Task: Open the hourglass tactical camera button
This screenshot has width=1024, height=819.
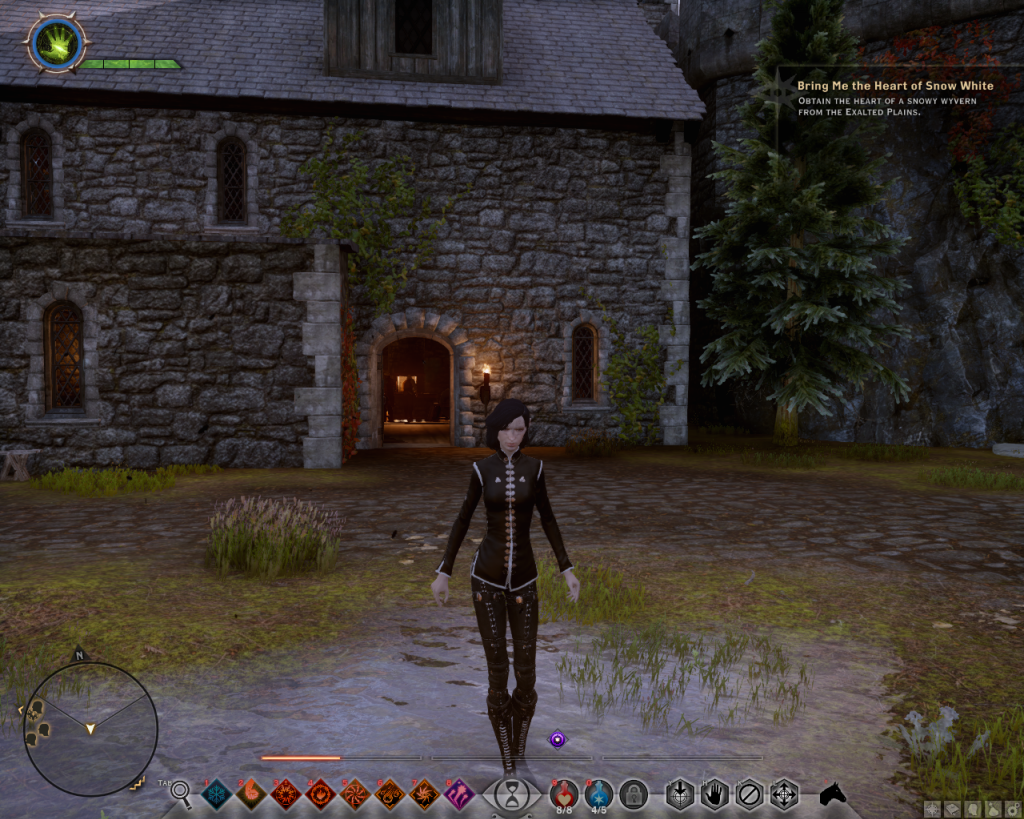Action: 512,795
